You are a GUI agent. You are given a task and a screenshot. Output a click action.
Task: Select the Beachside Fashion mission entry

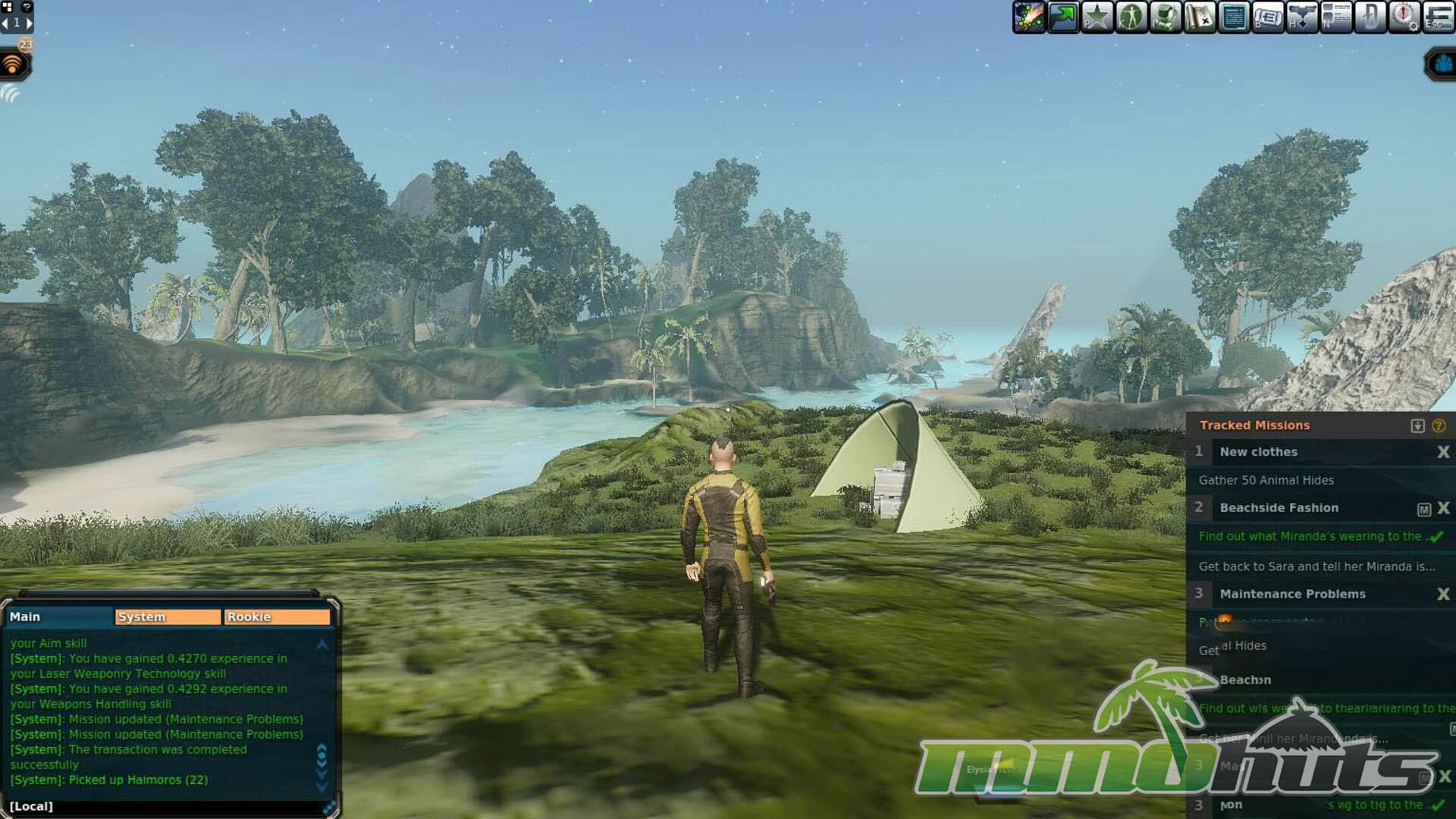[1279, 508]
